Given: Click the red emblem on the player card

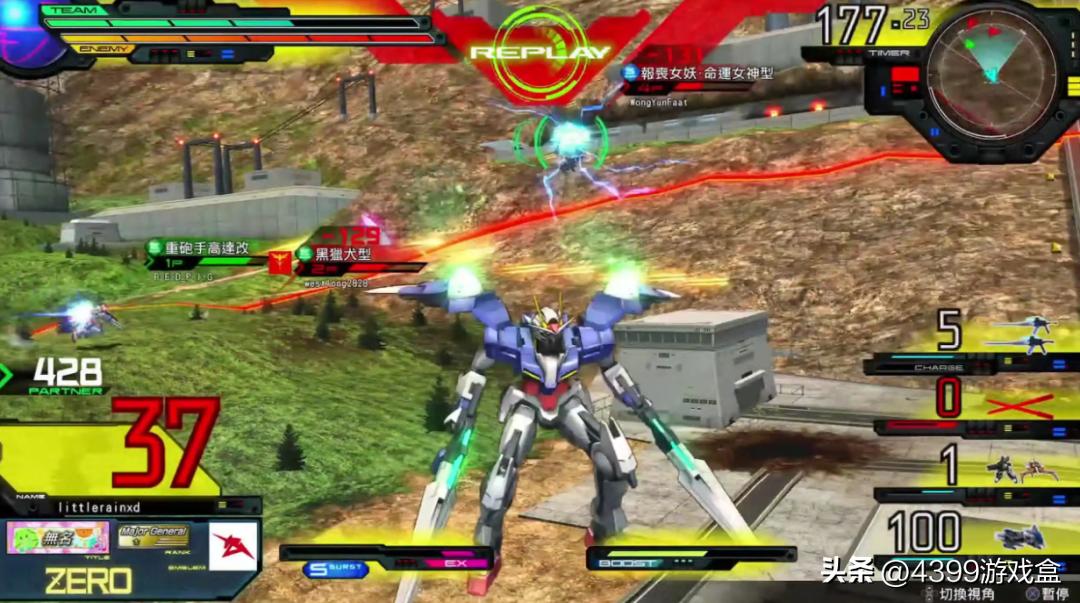Looking at the screenshot, I should coord(233,545).
